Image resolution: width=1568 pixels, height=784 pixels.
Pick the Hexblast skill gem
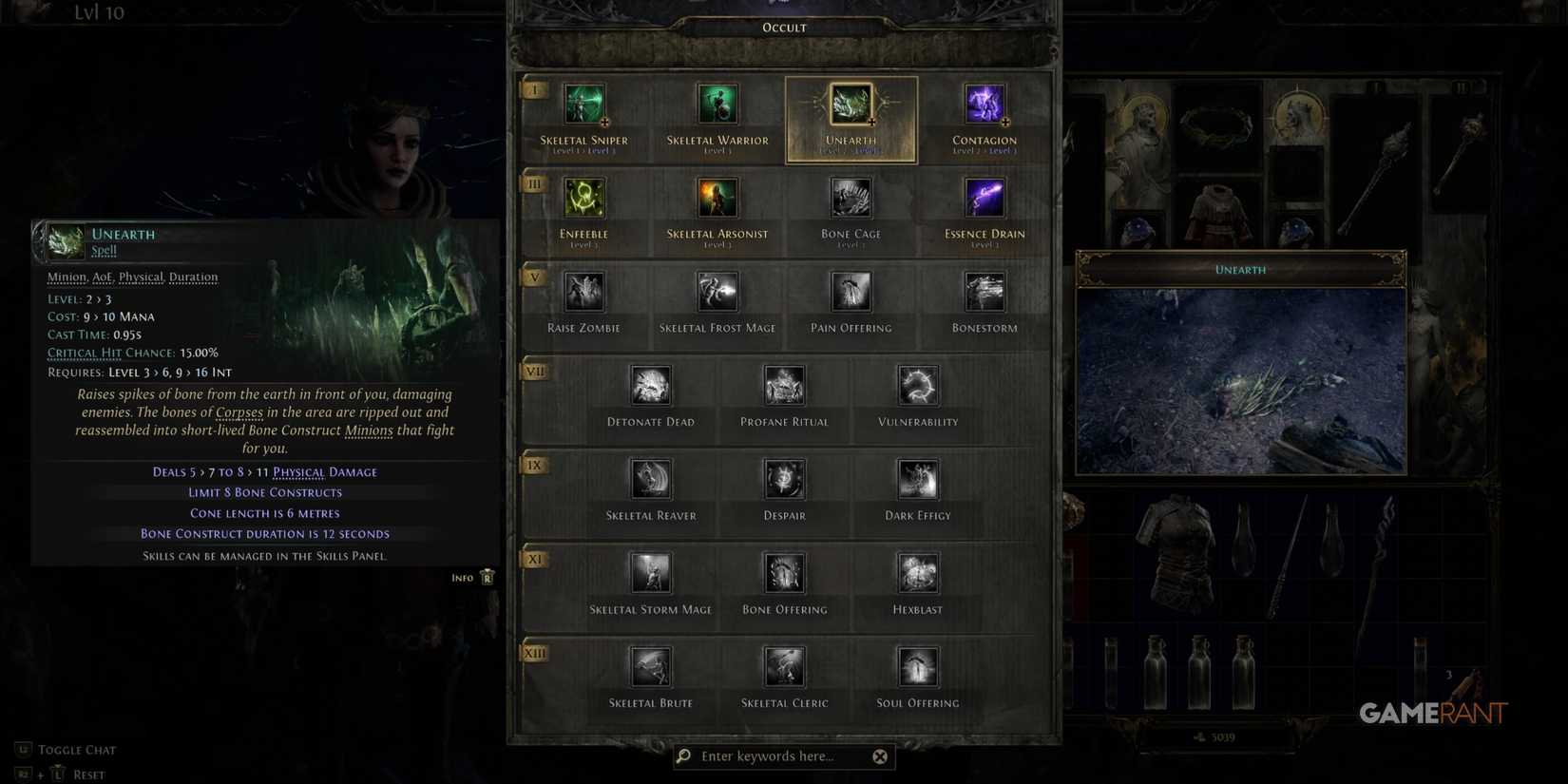pyautogui.click(x=916, y=573)
